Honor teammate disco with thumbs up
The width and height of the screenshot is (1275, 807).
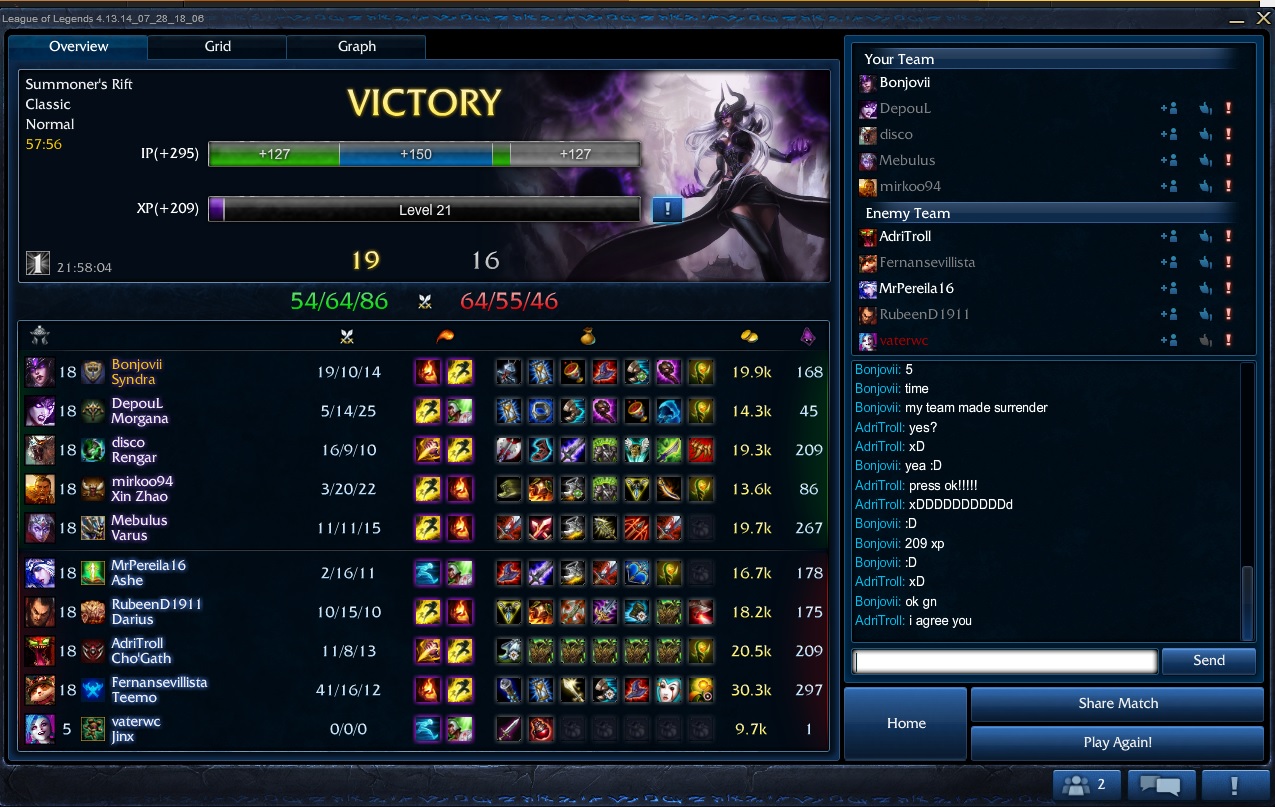click(x=1205, y=135)
